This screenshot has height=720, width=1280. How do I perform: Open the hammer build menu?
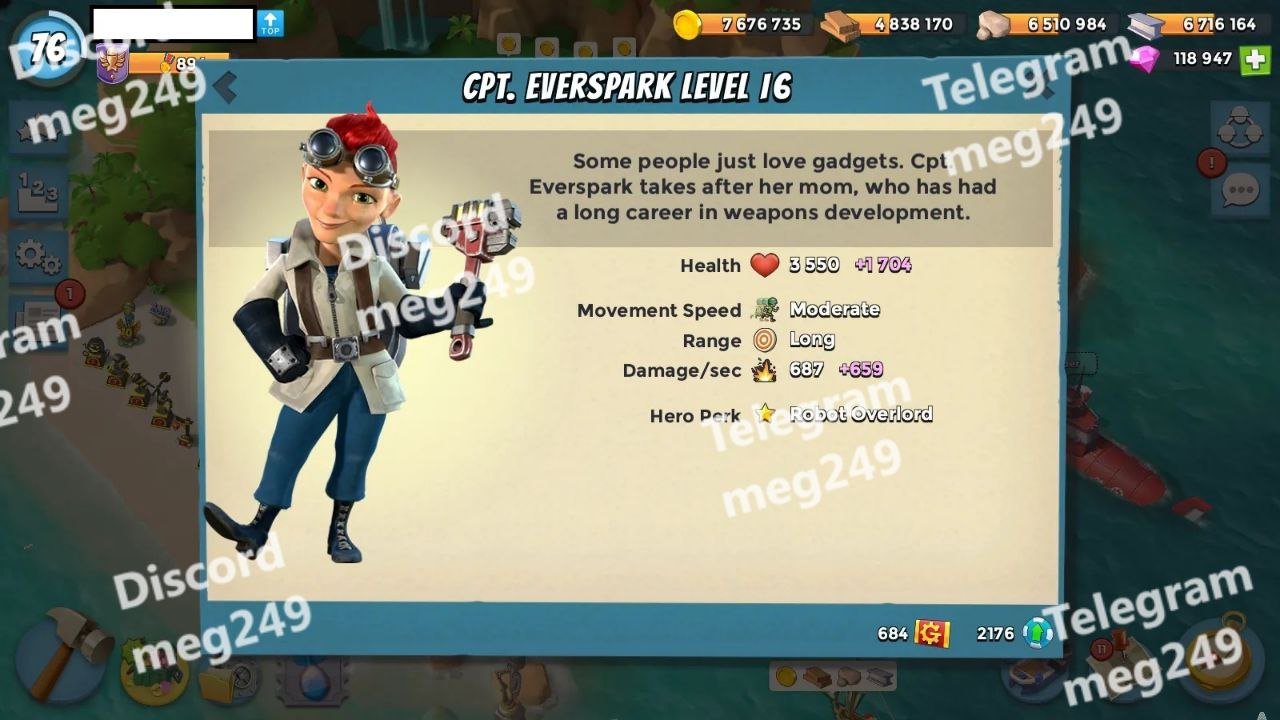click(62, 655)
